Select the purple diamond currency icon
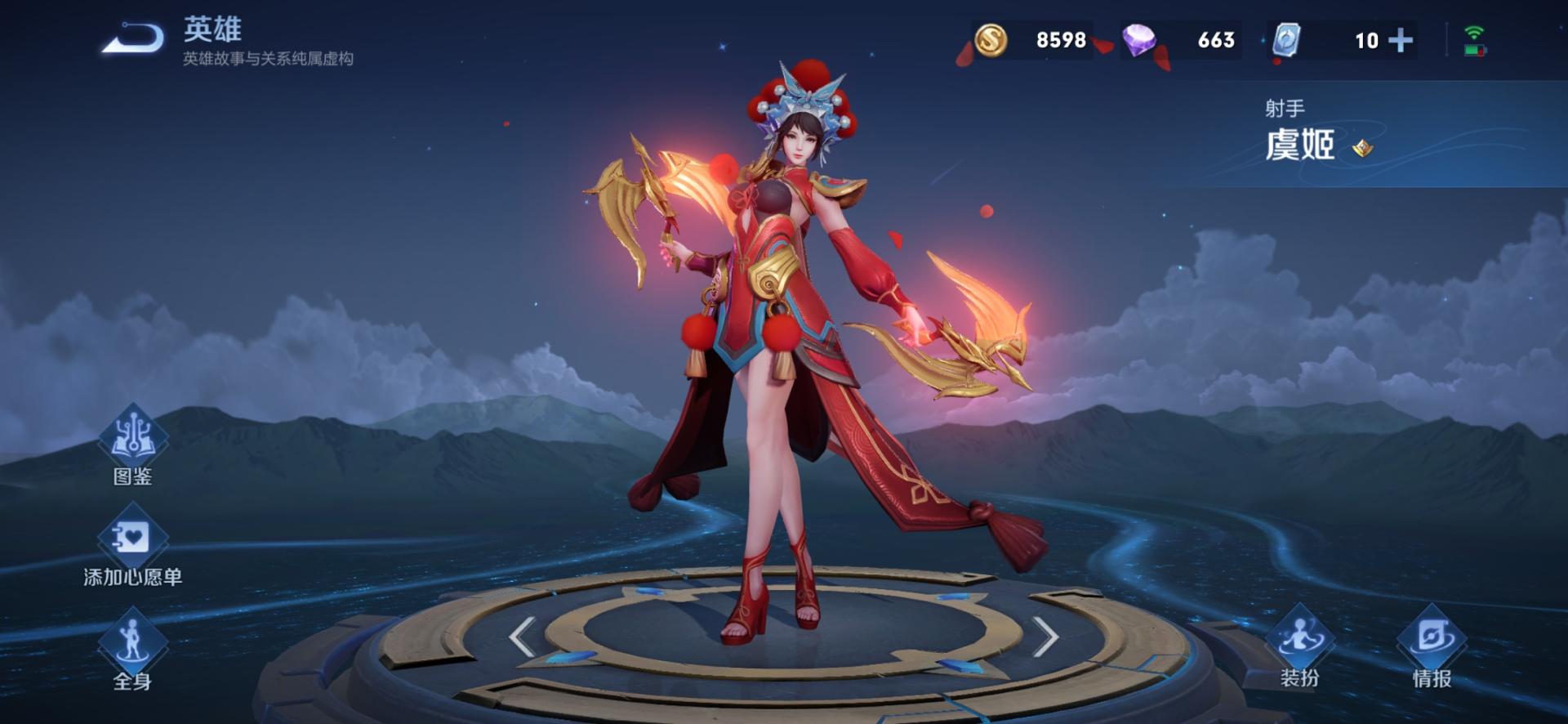This screenshot has width=1568, height=724. pos(1139,40)
